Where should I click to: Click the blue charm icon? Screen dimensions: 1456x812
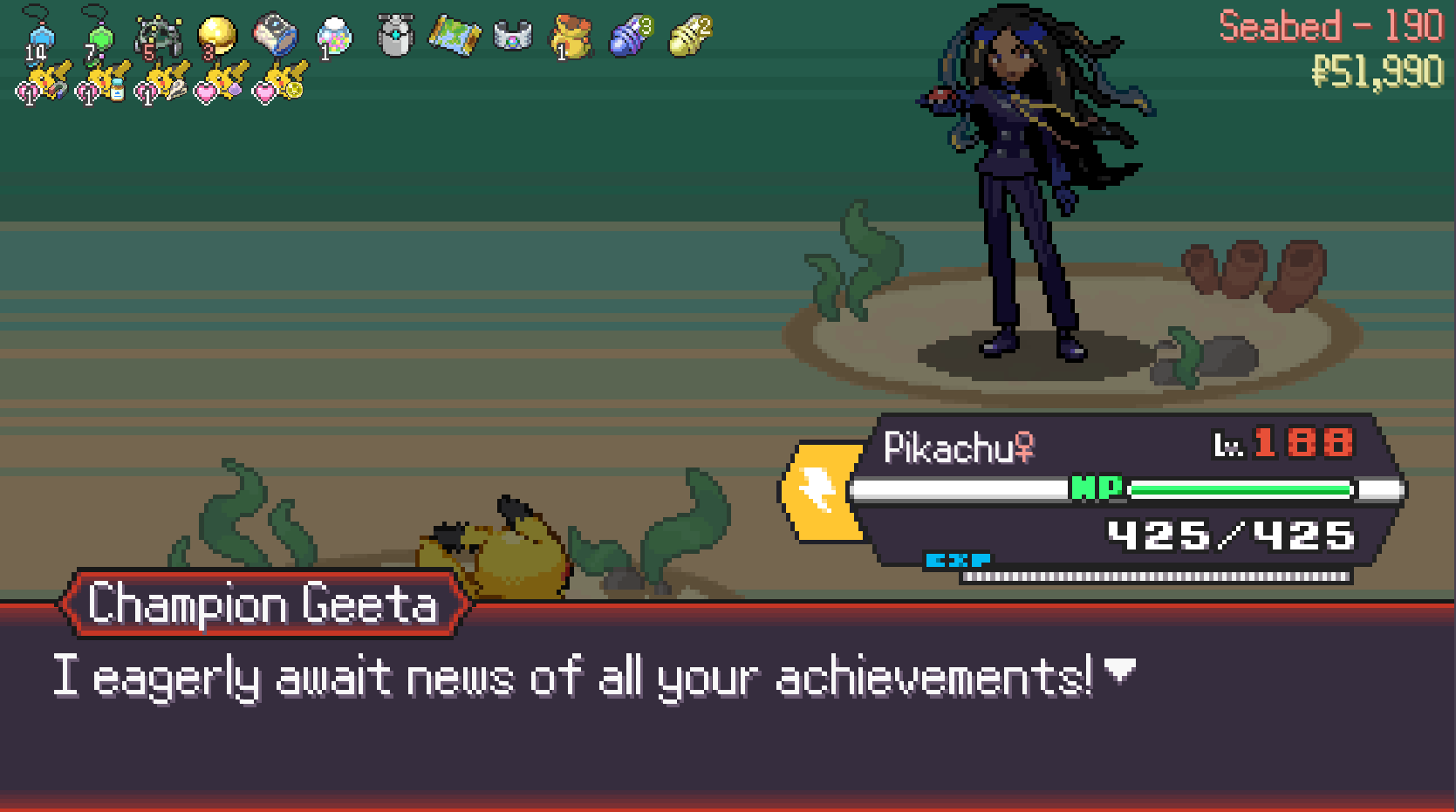tap(38, 36)
